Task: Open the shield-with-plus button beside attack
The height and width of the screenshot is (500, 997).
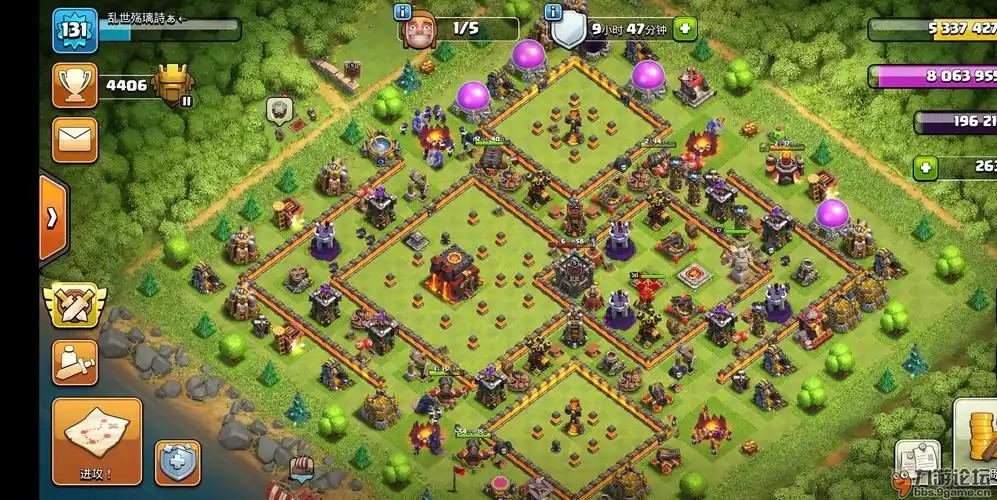Action: coord(177,463)
